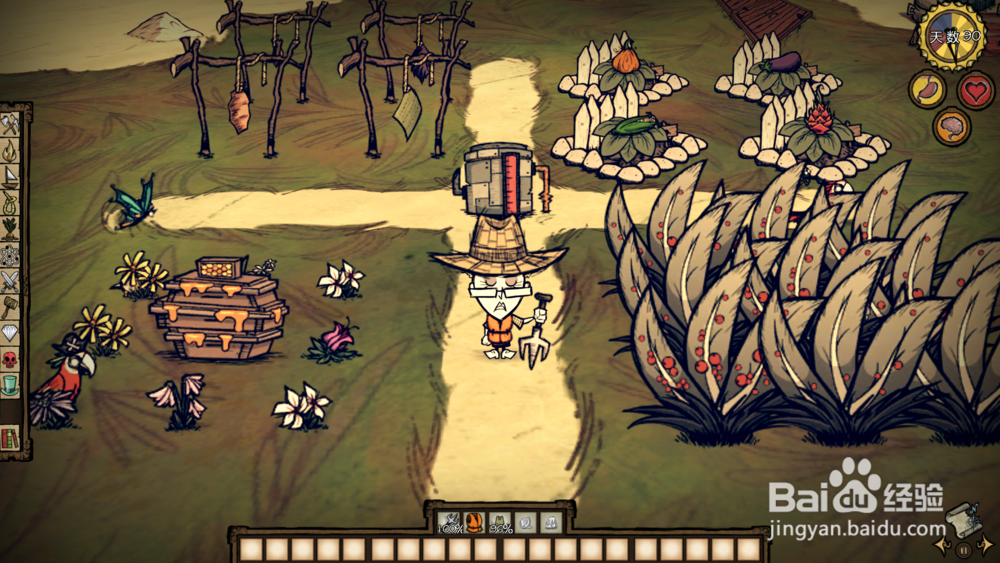The height and width of the screenshot is (563, 1000).
Task: Open the Structures hammer tab
Action: point(11,307)
